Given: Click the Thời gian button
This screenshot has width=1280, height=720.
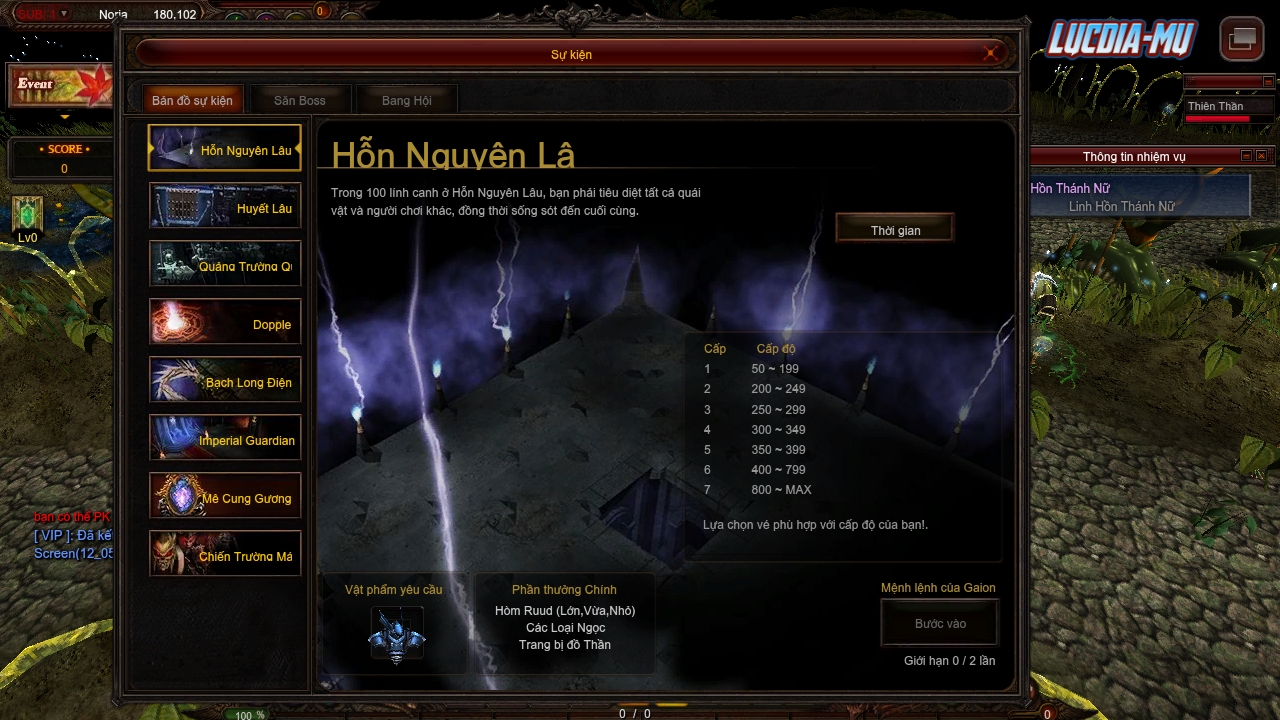Looking at the screenshot, I should click(894, 228).
